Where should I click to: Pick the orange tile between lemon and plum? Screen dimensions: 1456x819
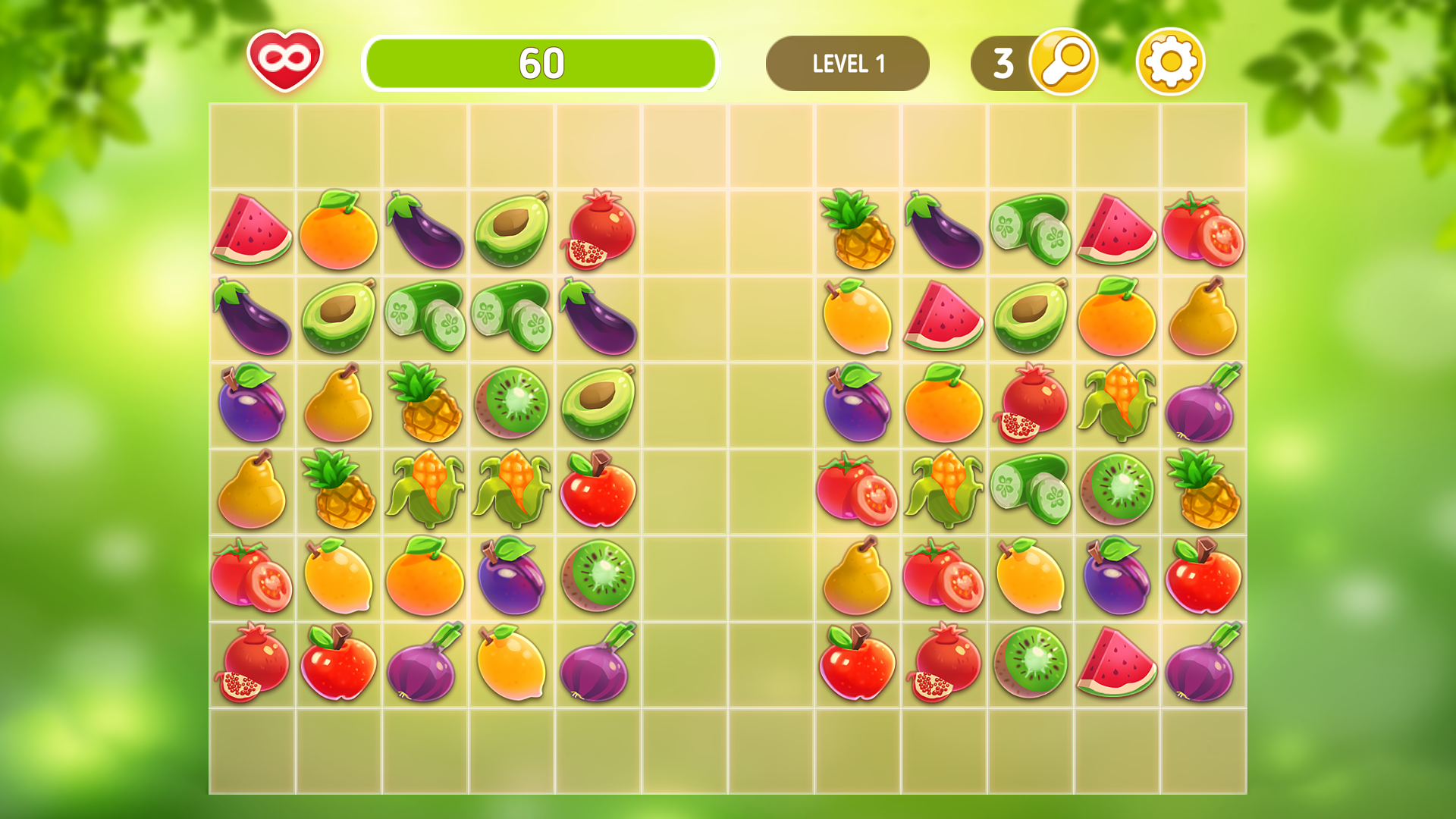tap(425, 576)
